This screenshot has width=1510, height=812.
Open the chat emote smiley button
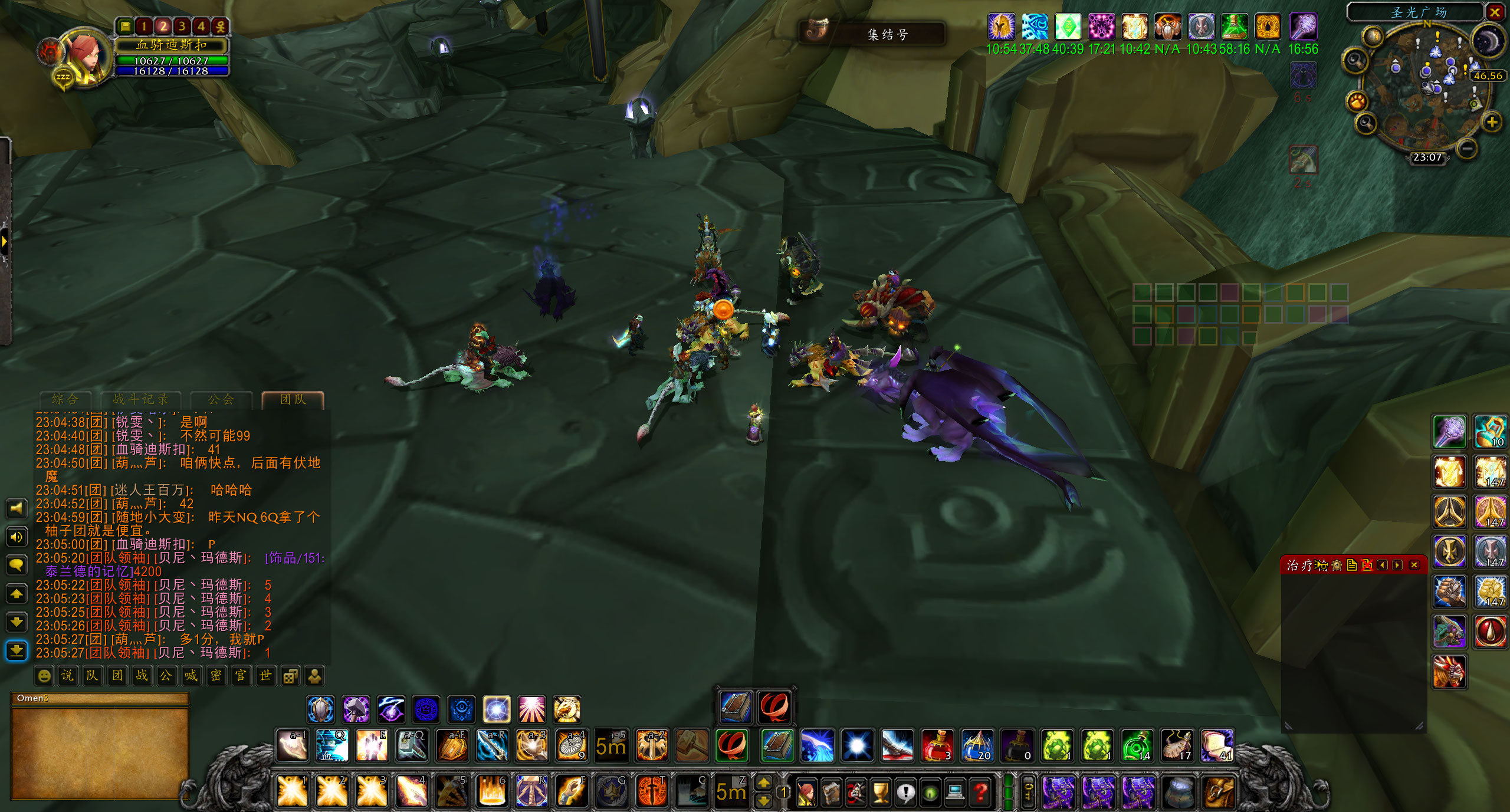click(44, 676)
